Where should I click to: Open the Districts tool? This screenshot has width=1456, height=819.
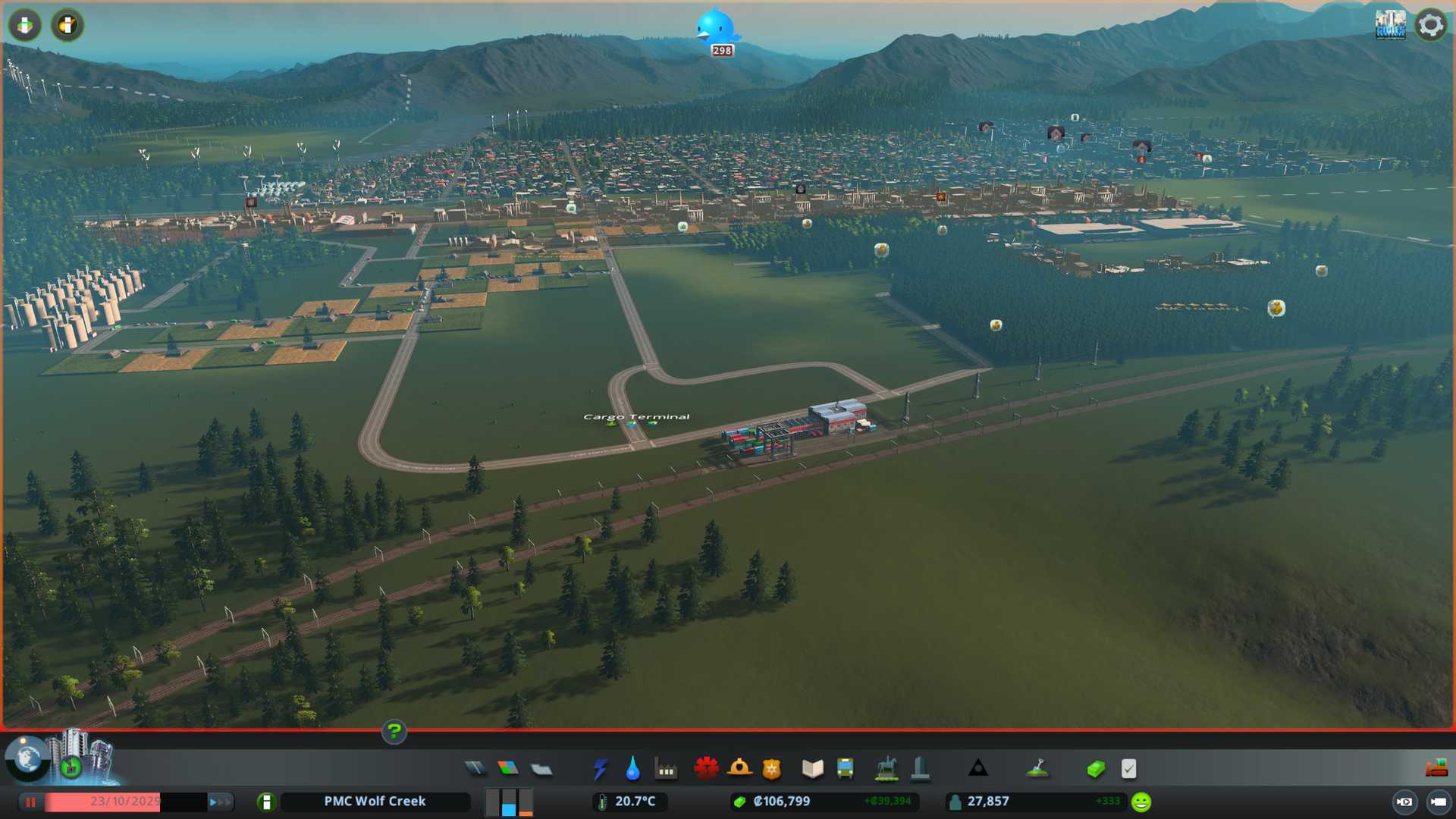coord(541,769)
